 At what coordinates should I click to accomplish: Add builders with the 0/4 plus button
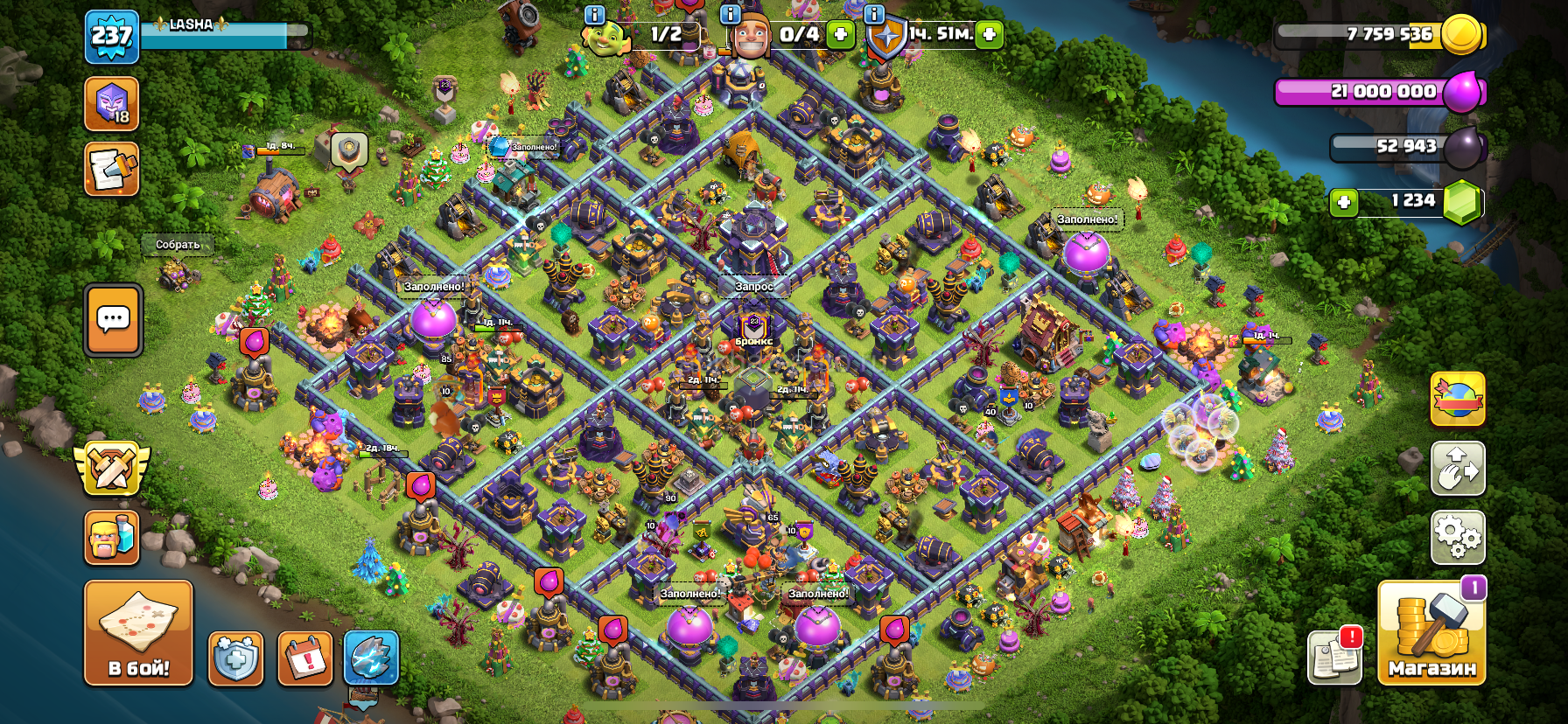(x=840, y=34)
